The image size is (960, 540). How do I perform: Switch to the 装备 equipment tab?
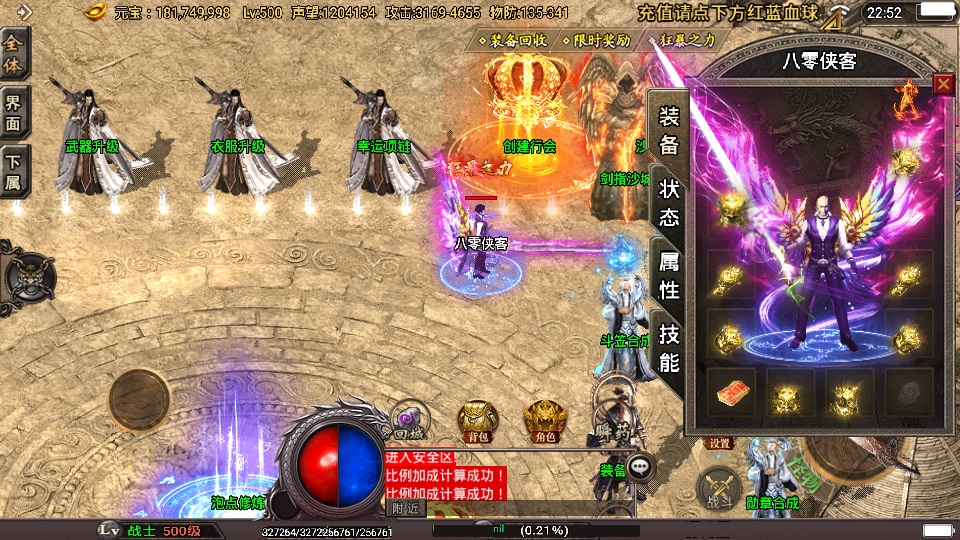(x=668, y=129)
